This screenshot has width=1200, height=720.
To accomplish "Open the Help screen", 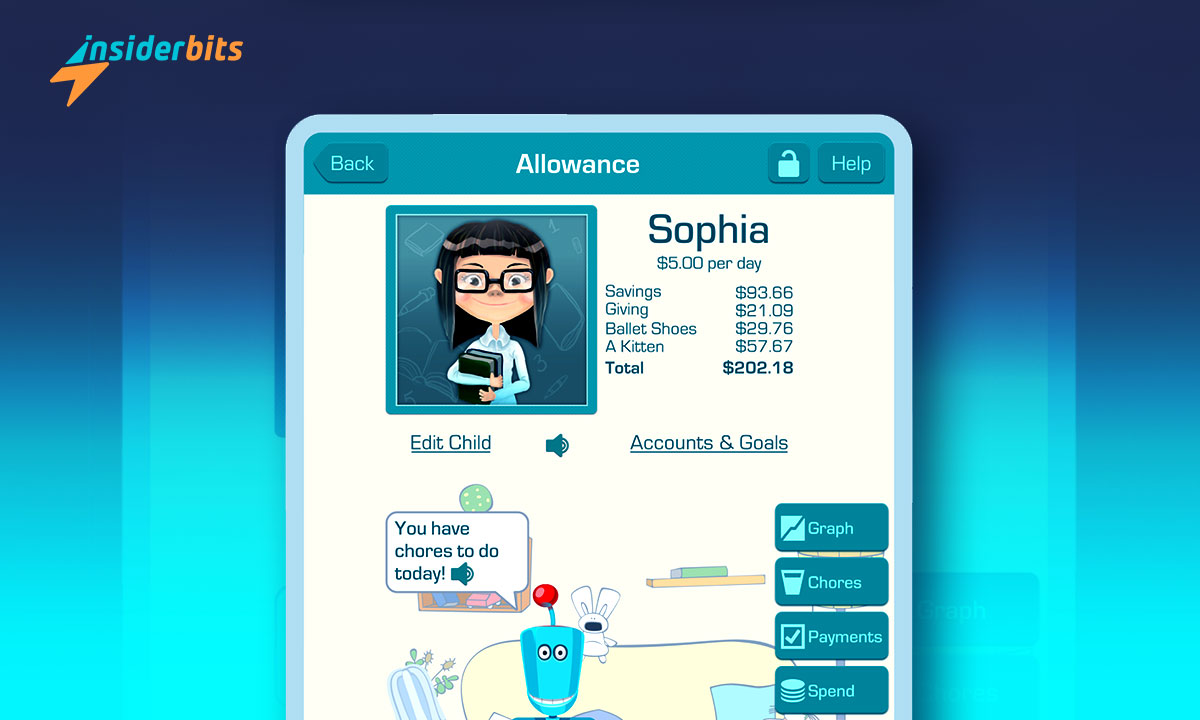I will tap(851, 164).
